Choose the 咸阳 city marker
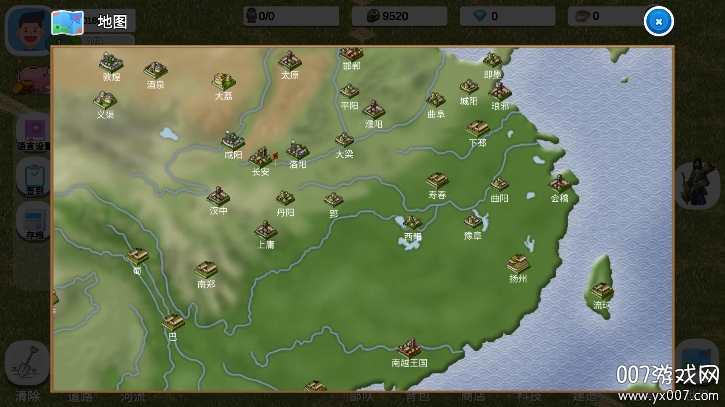Viewport: 725px width, 407px height. tap(233, 141)
